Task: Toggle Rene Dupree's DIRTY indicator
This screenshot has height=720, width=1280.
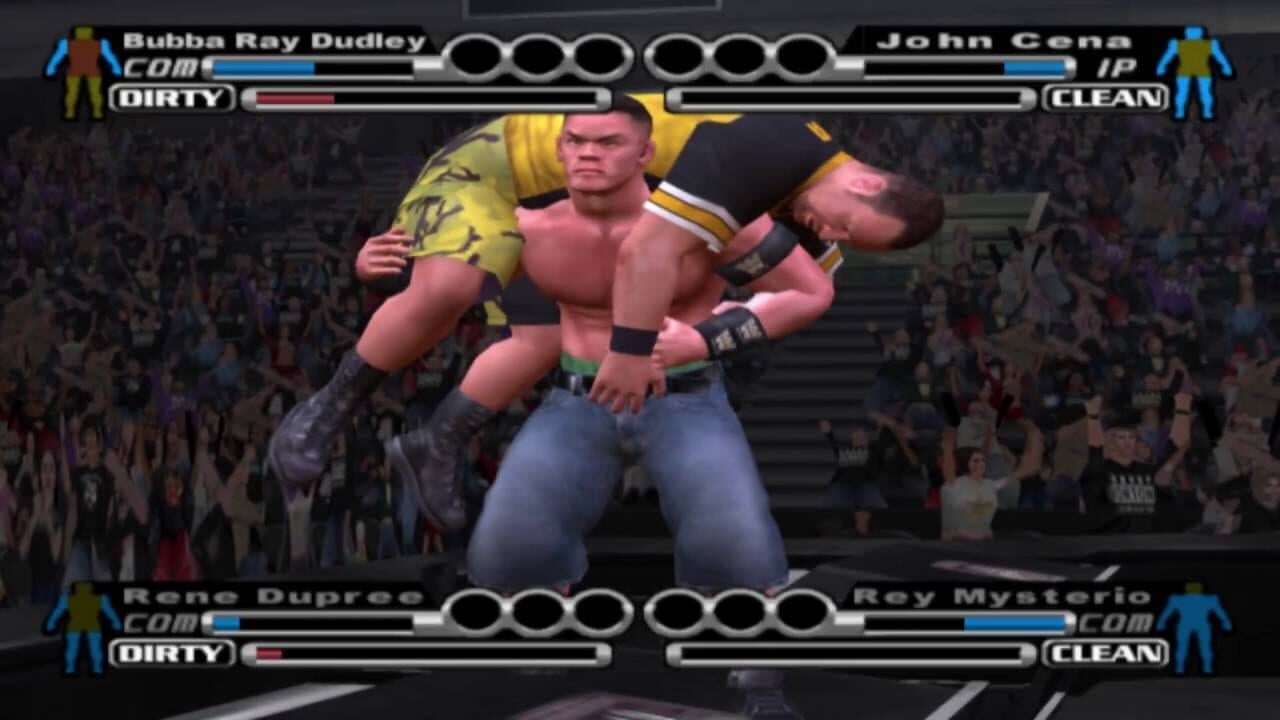Action: [x=175, y=655]
